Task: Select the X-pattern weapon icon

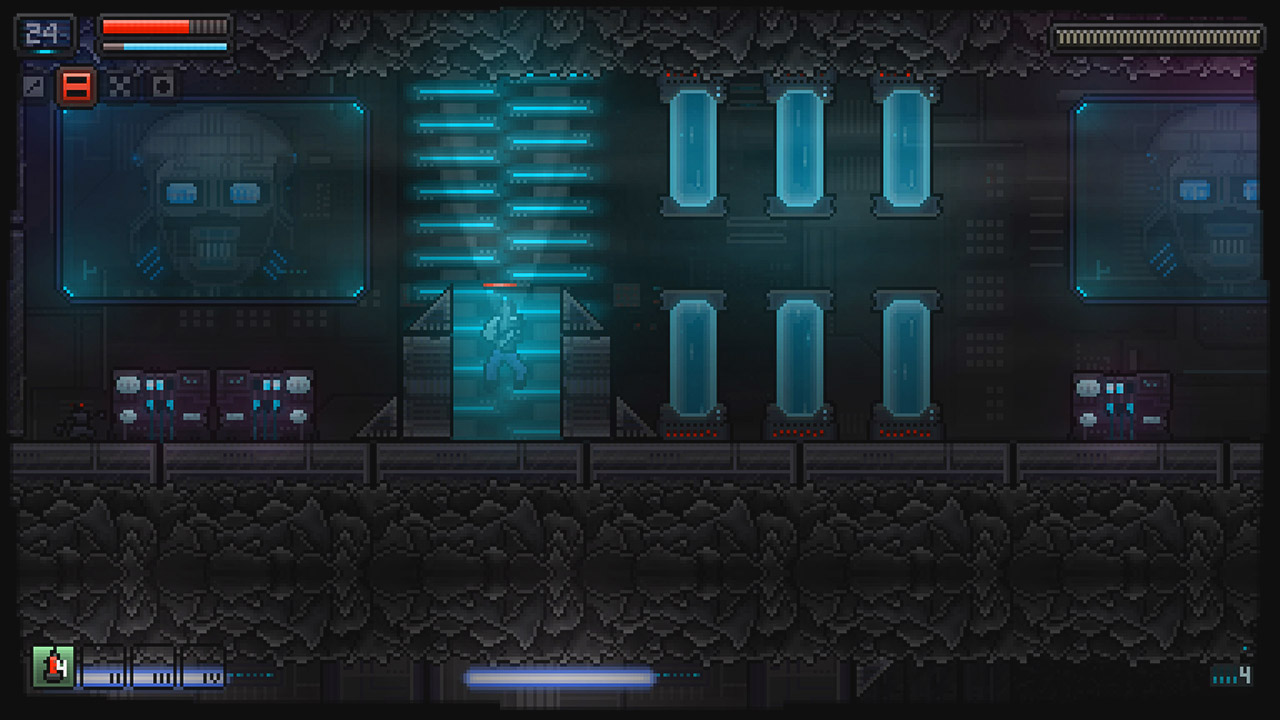Action: (118, 88)
